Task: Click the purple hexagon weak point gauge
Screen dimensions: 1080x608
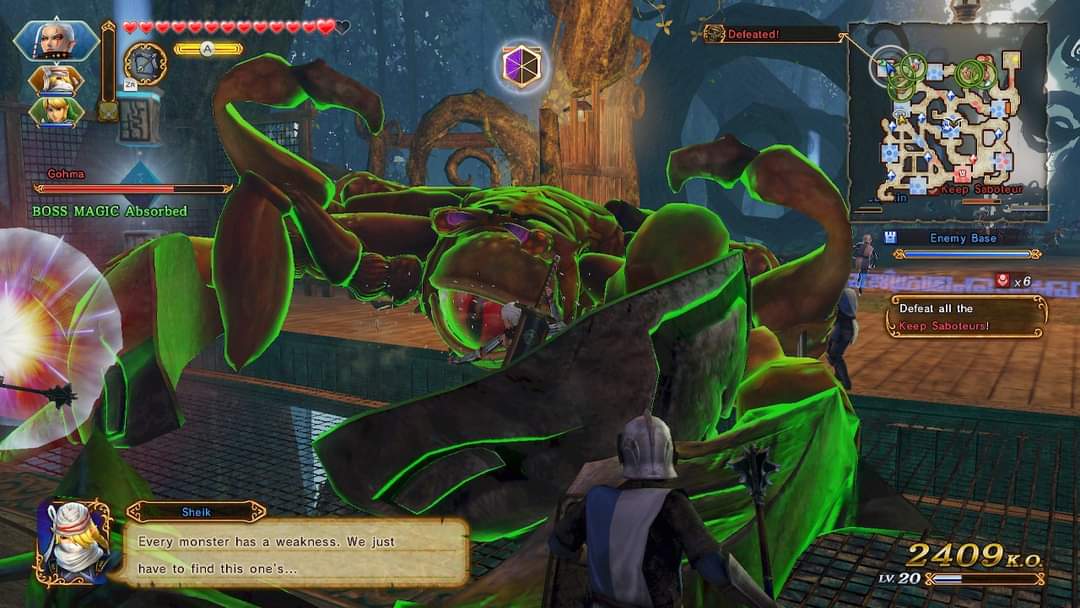Action: pyautogui.click(x=521, y=66)
